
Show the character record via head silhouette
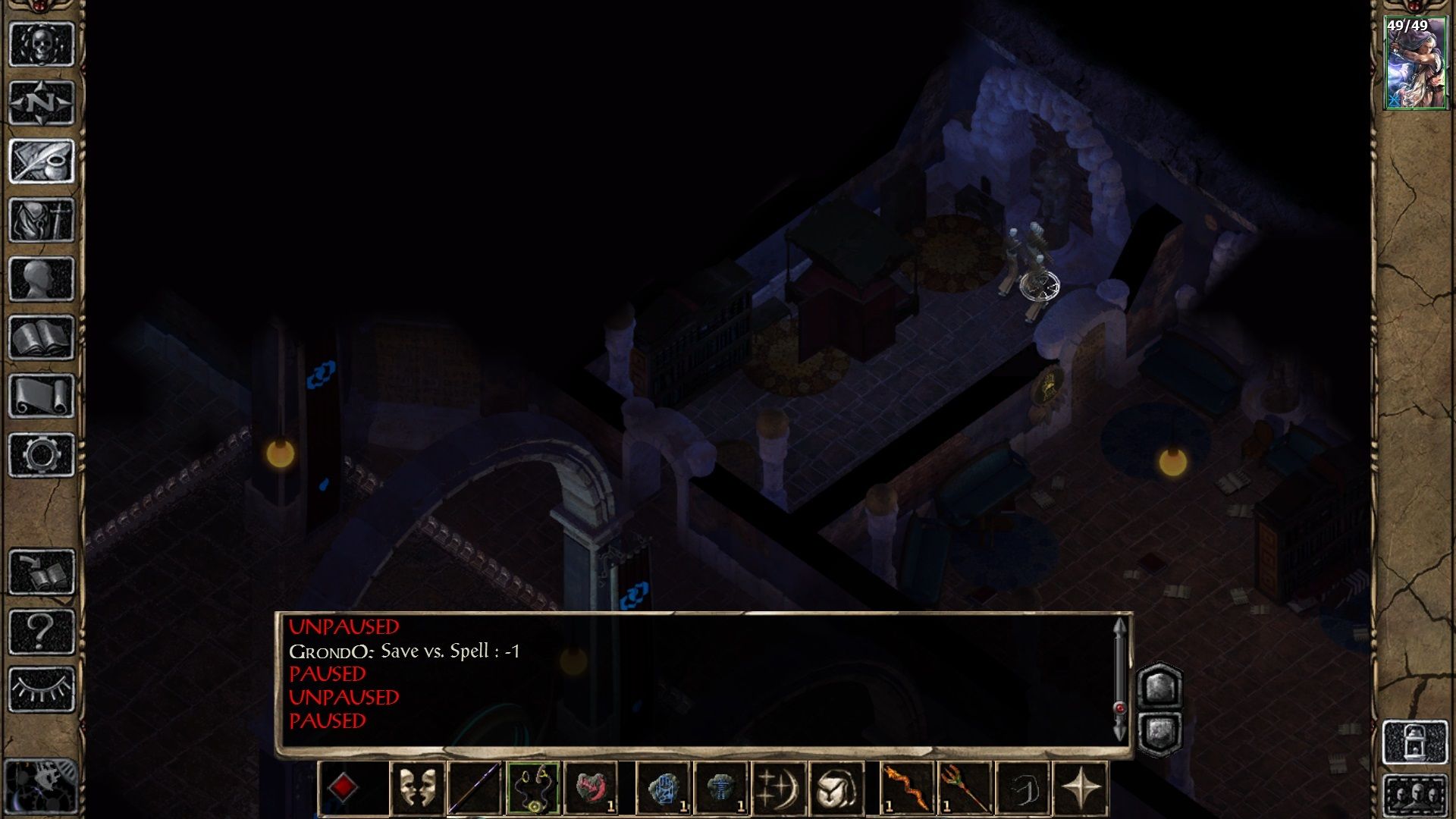click(x=42, y=279)
